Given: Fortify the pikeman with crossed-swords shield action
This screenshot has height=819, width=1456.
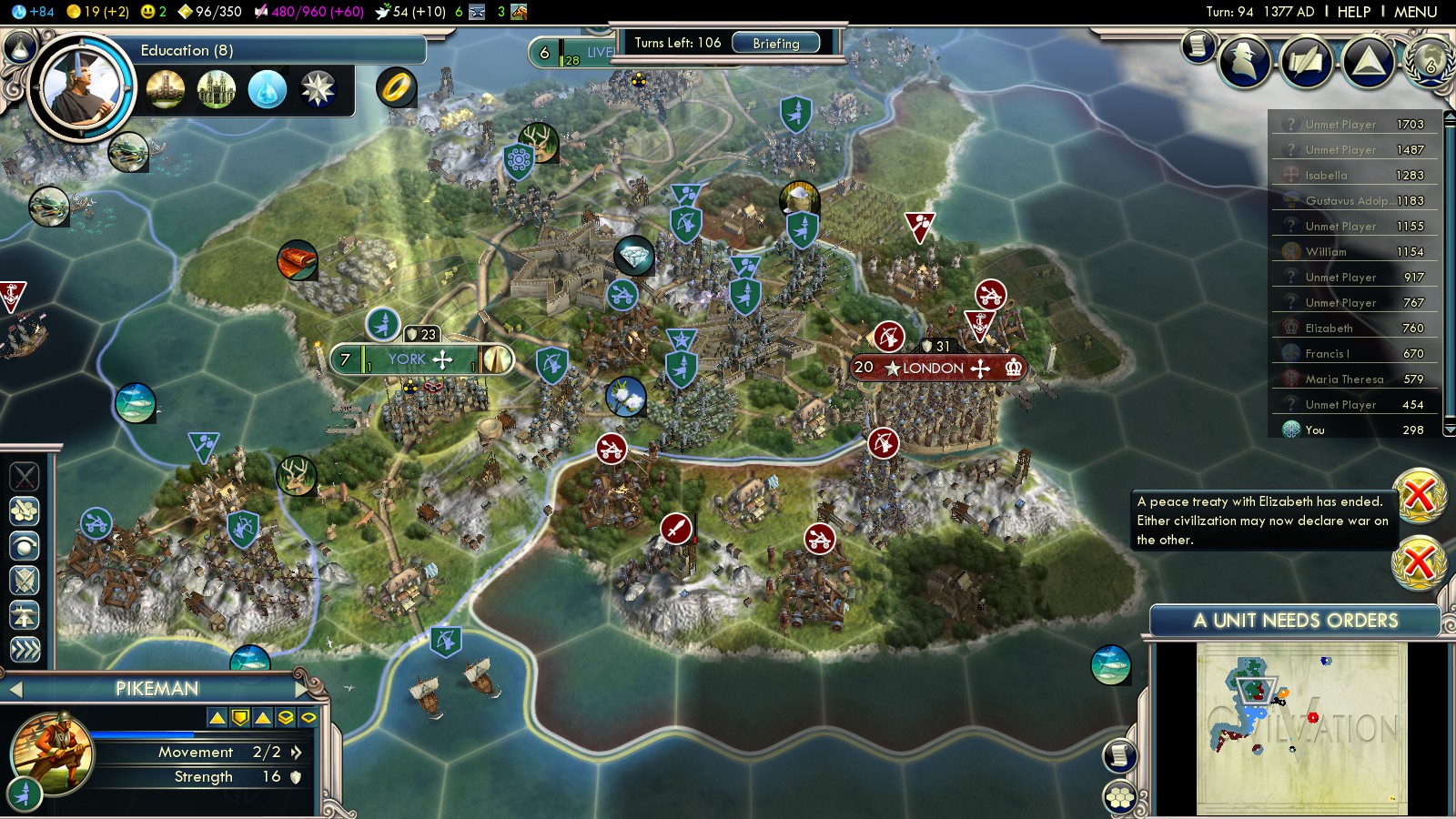Looking at the screenshot, I should [25, 580].
